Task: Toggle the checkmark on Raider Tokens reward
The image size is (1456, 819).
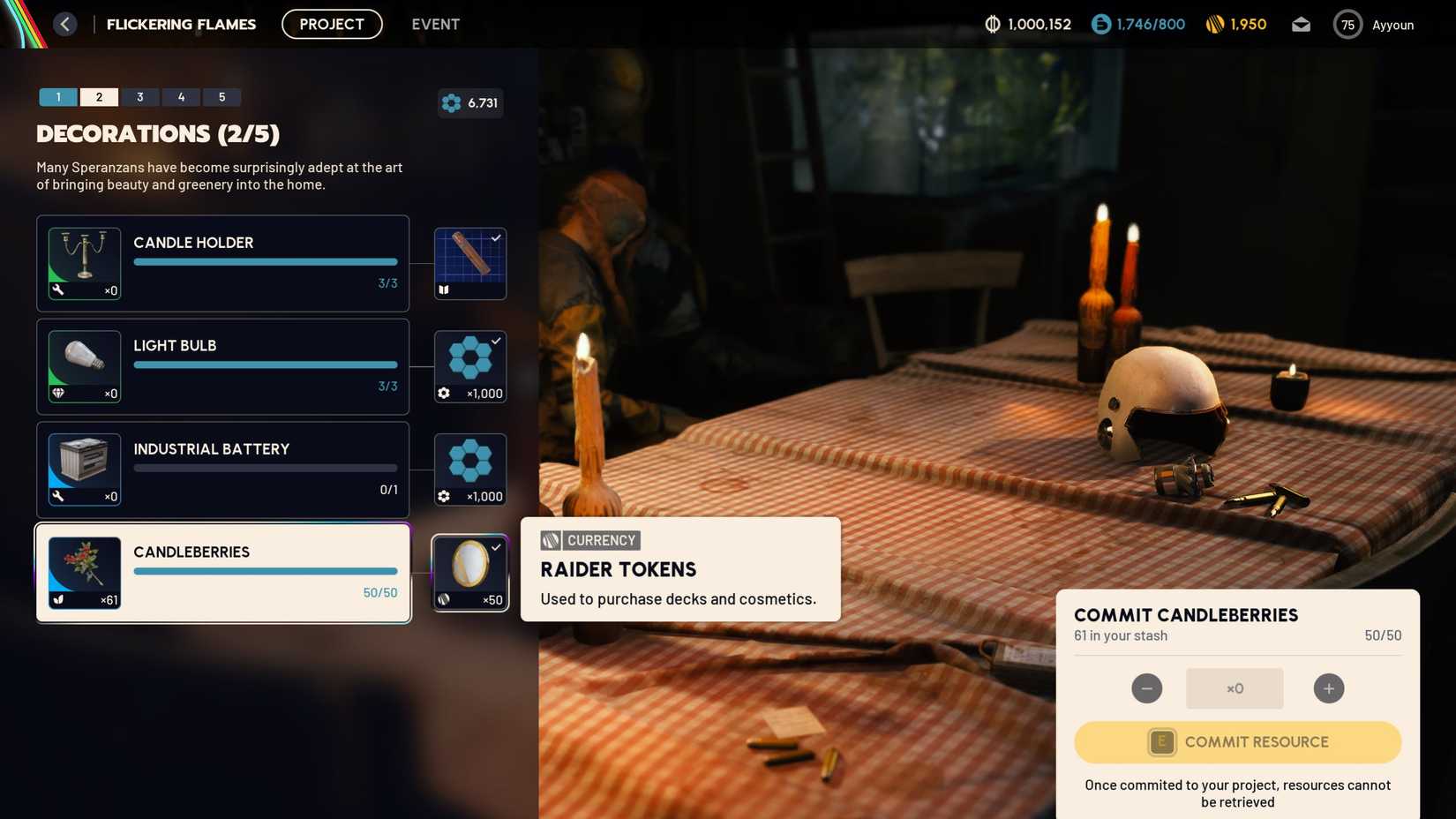Action: pyautogui.click(x=496, y=545)
